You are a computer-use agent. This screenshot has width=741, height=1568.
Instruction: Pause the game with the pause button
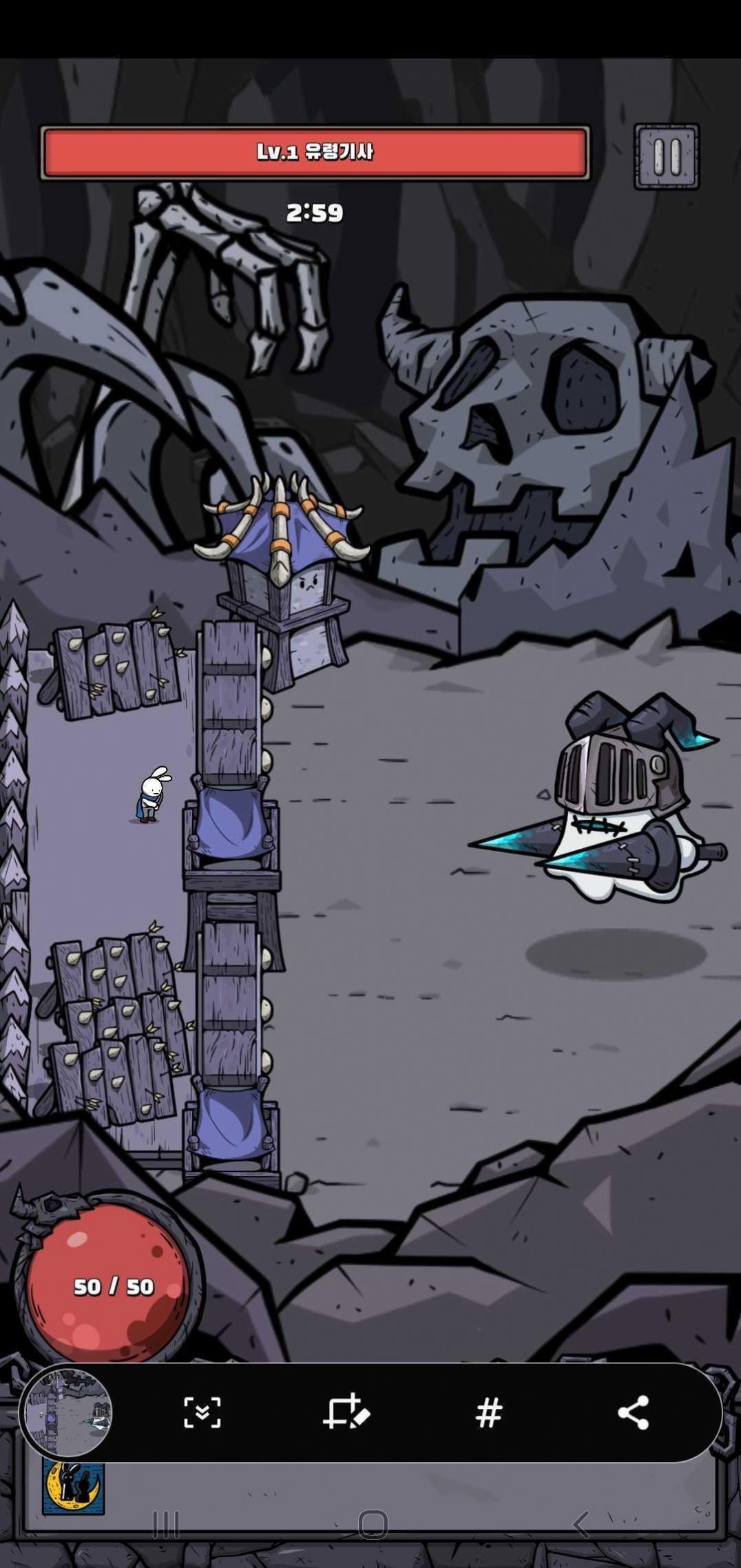point(666,156)
